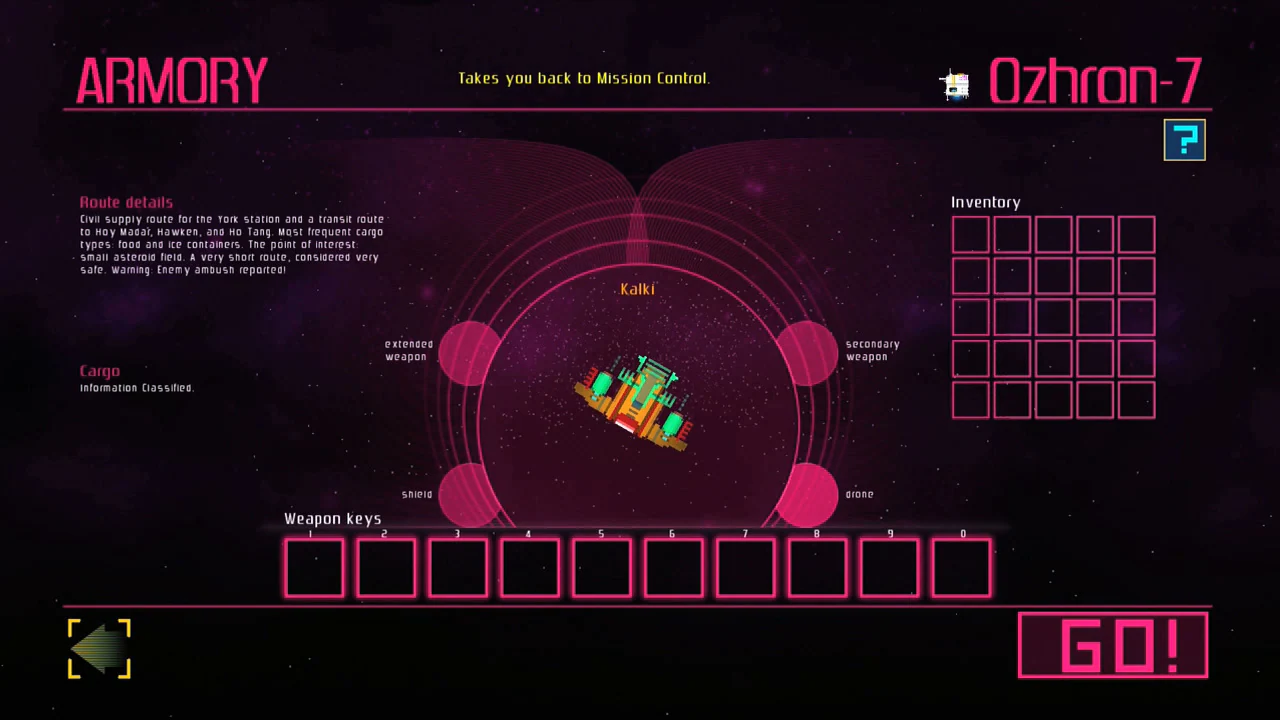Select the extended weapon slot

click(470, 355)
